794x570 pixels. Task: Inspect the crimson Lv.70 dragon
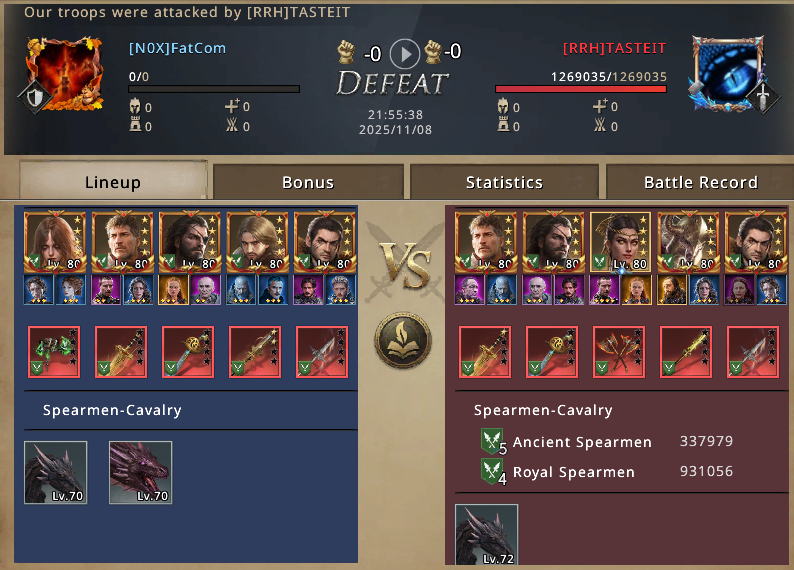click(140, 473)
